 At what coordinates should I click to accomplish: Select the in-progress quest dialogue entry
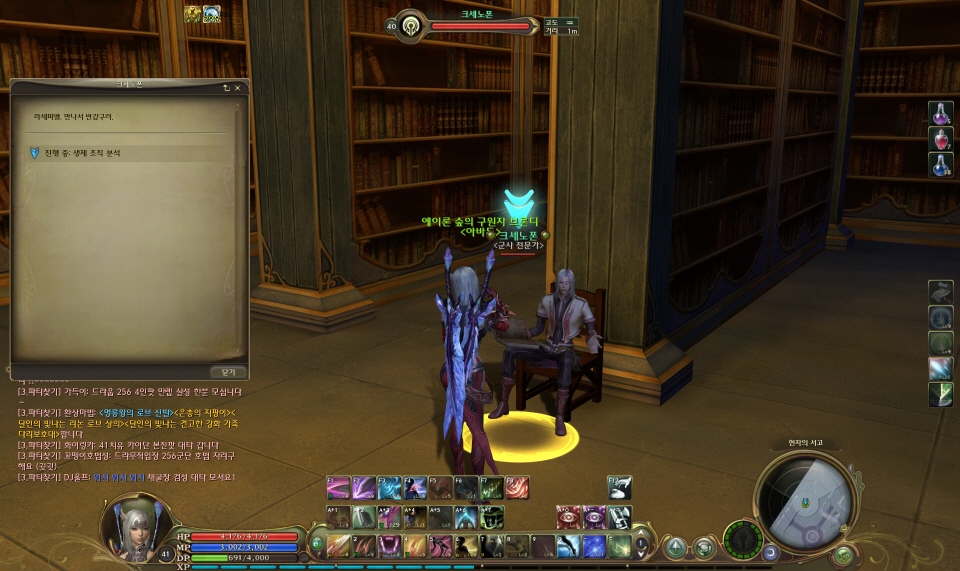pos(90,153)
